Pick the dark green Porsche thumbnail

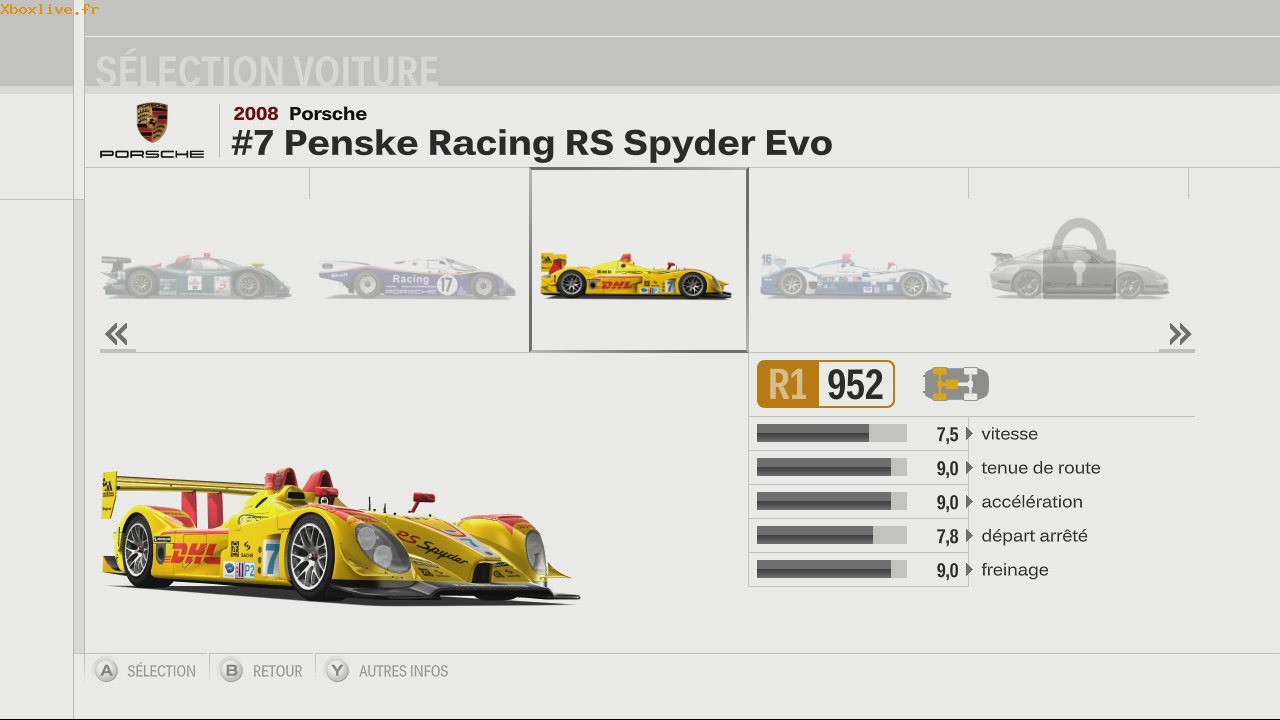196,276
